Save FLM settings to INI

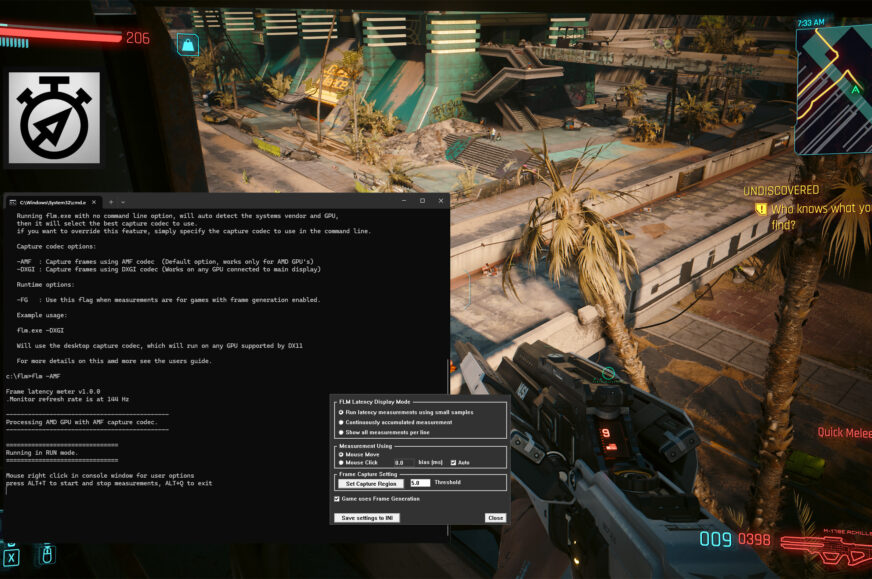point(368,518)
